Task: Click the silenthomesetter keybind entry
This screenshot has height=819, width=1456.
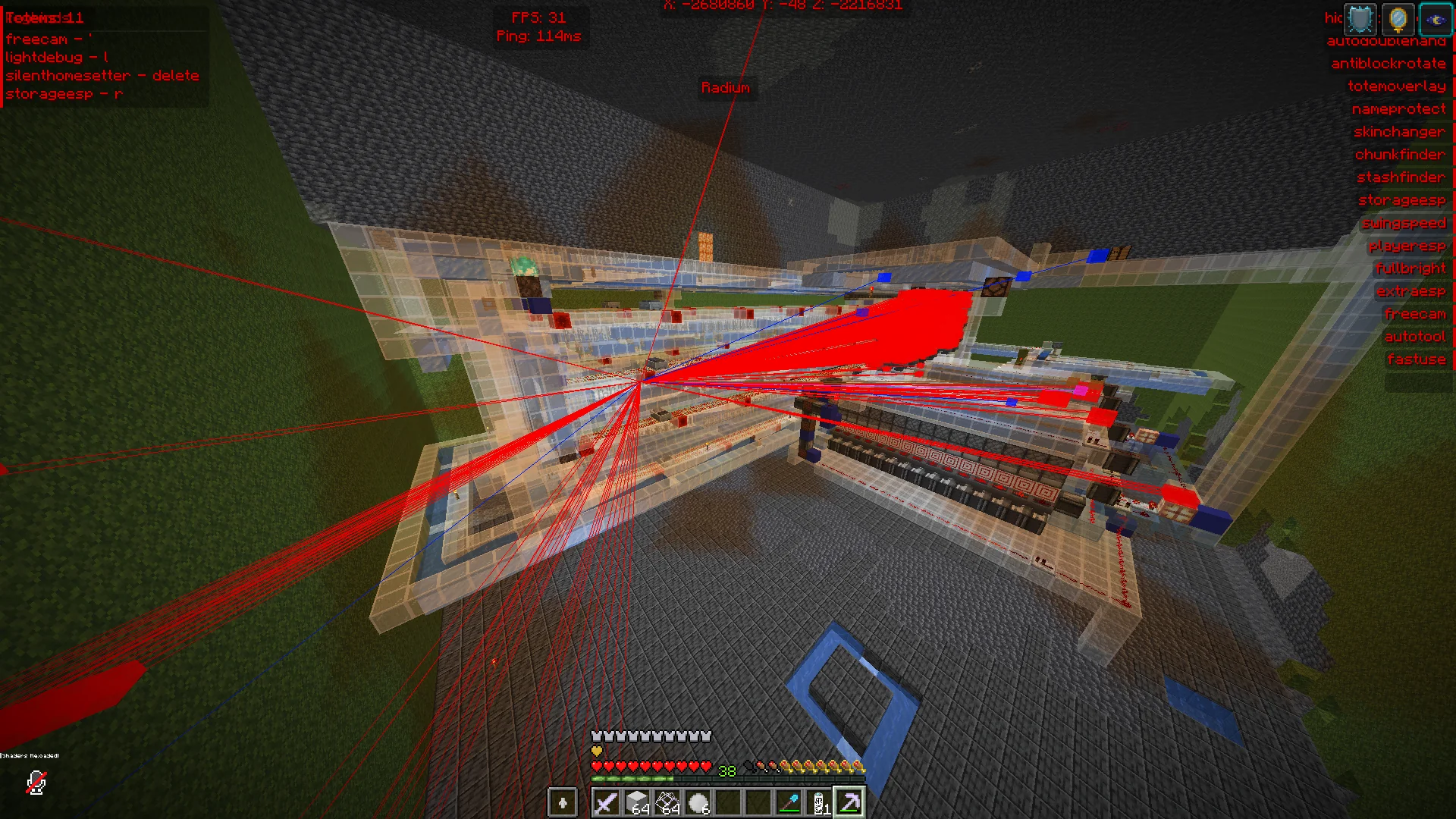Action: coord(102,74)
